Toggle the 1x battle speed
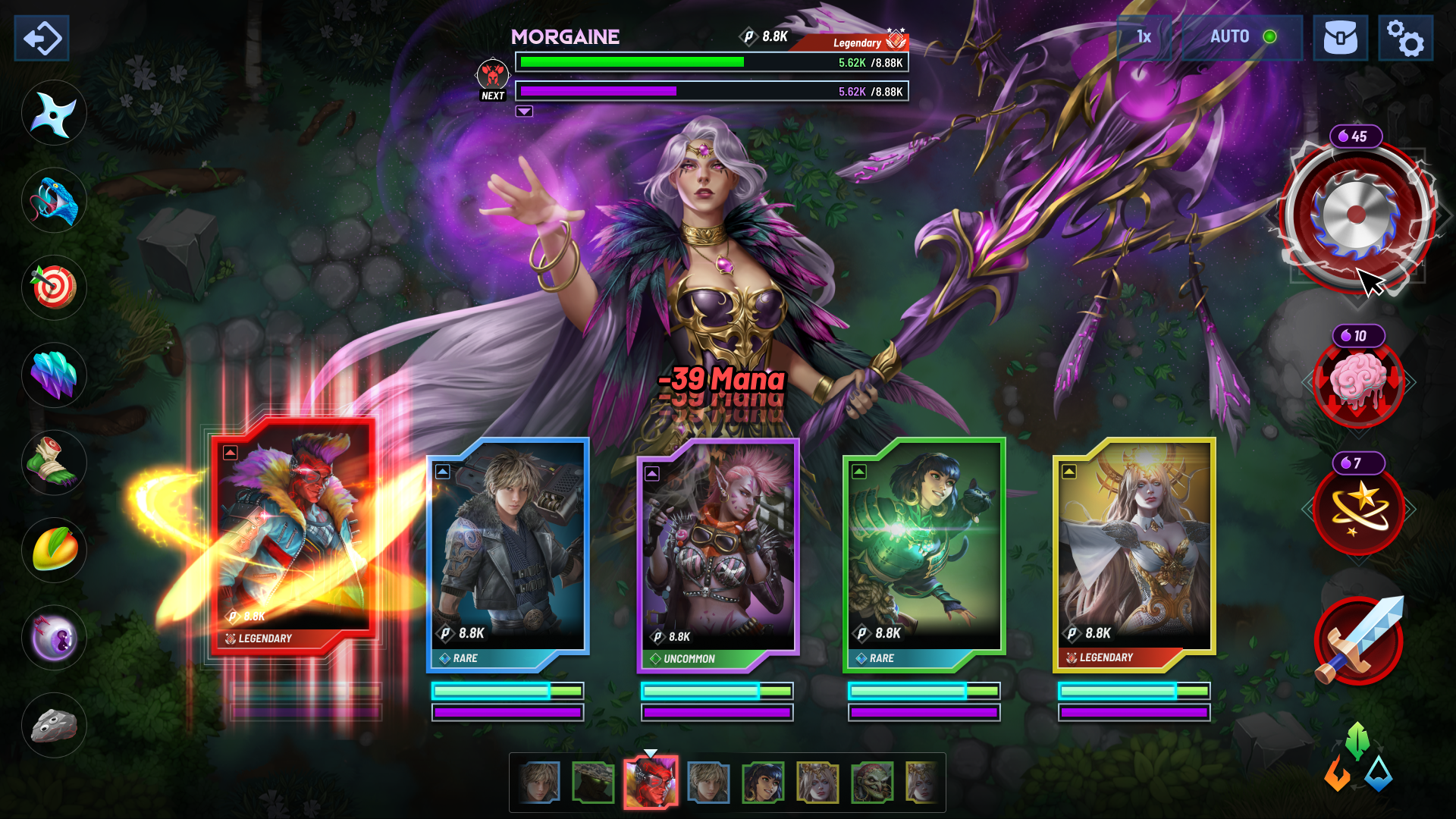 coord(1142,36)
